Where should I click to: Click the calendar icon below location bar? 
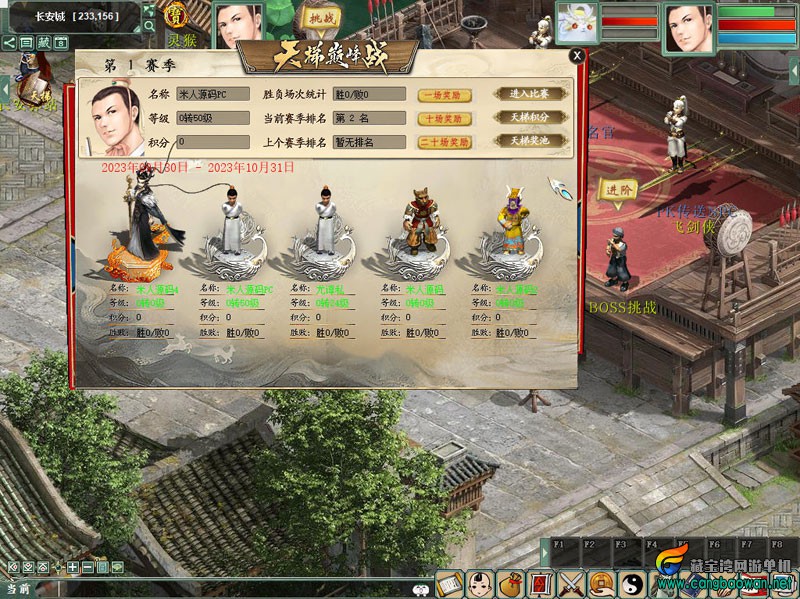coord(61,43)
